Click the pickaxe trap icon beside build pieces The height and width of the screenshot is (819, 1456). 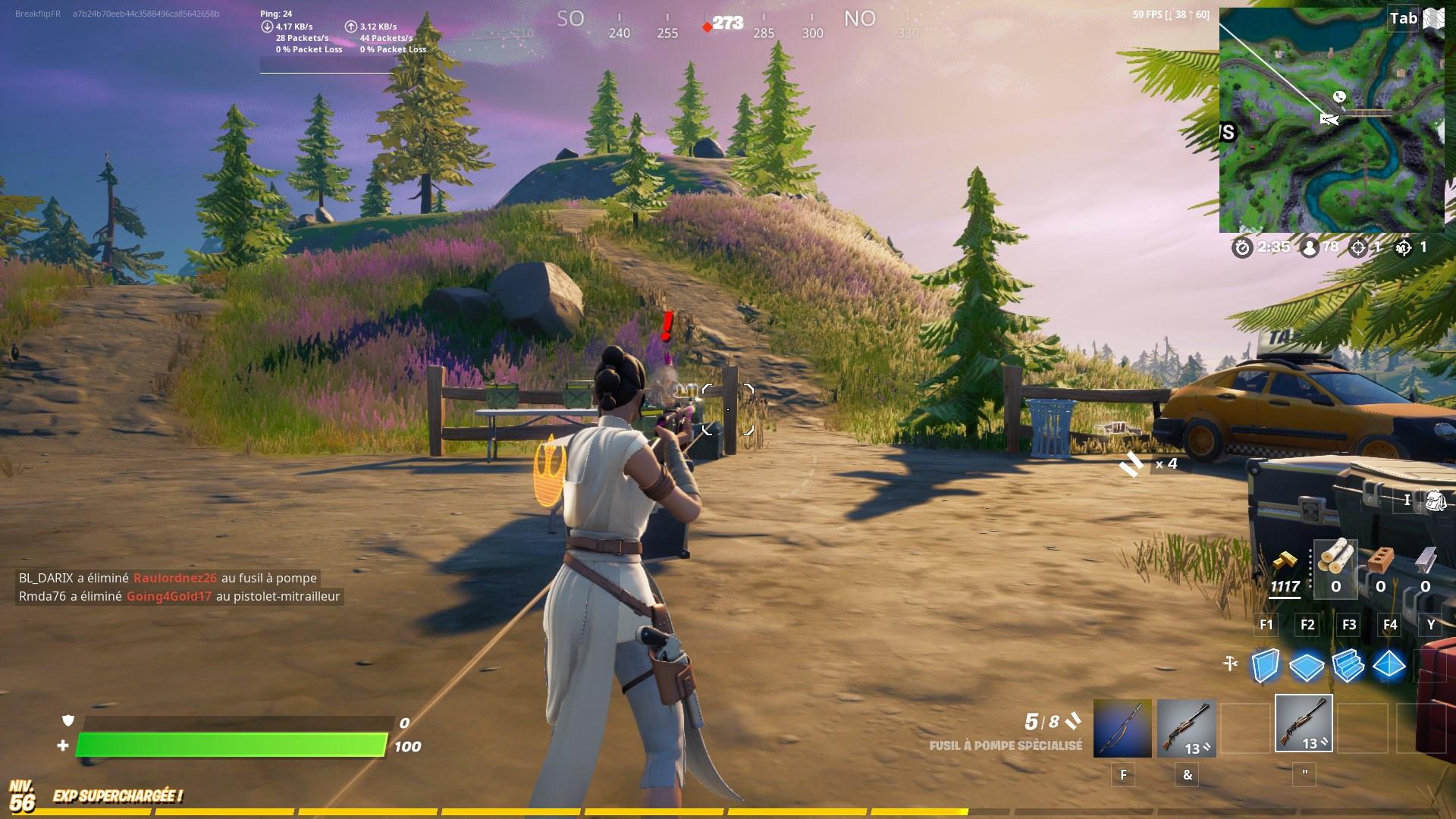[x=1229, y=662]
